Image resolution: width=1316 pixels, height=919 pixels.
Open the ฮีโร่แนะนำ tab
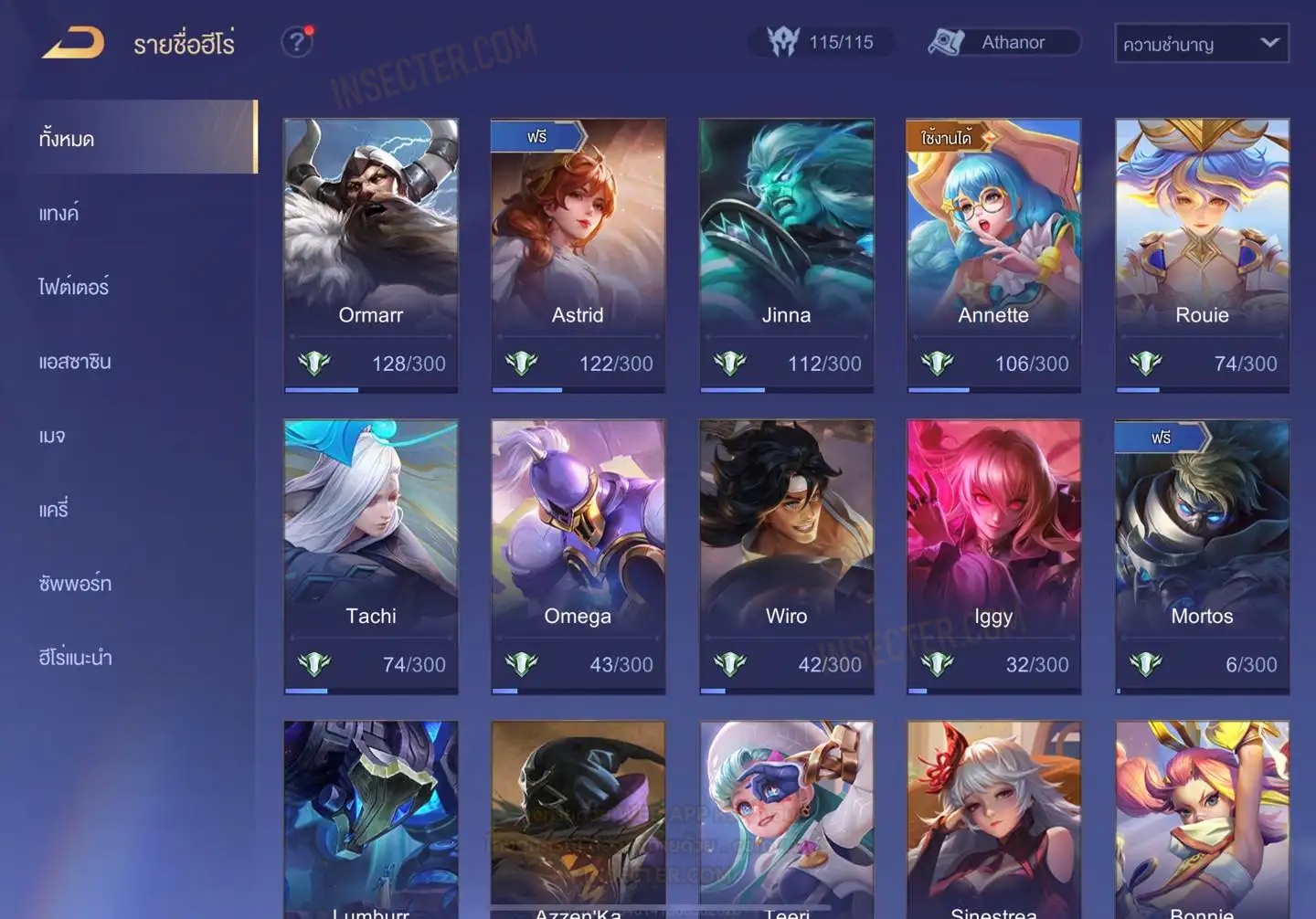click(x=76, y=657)
